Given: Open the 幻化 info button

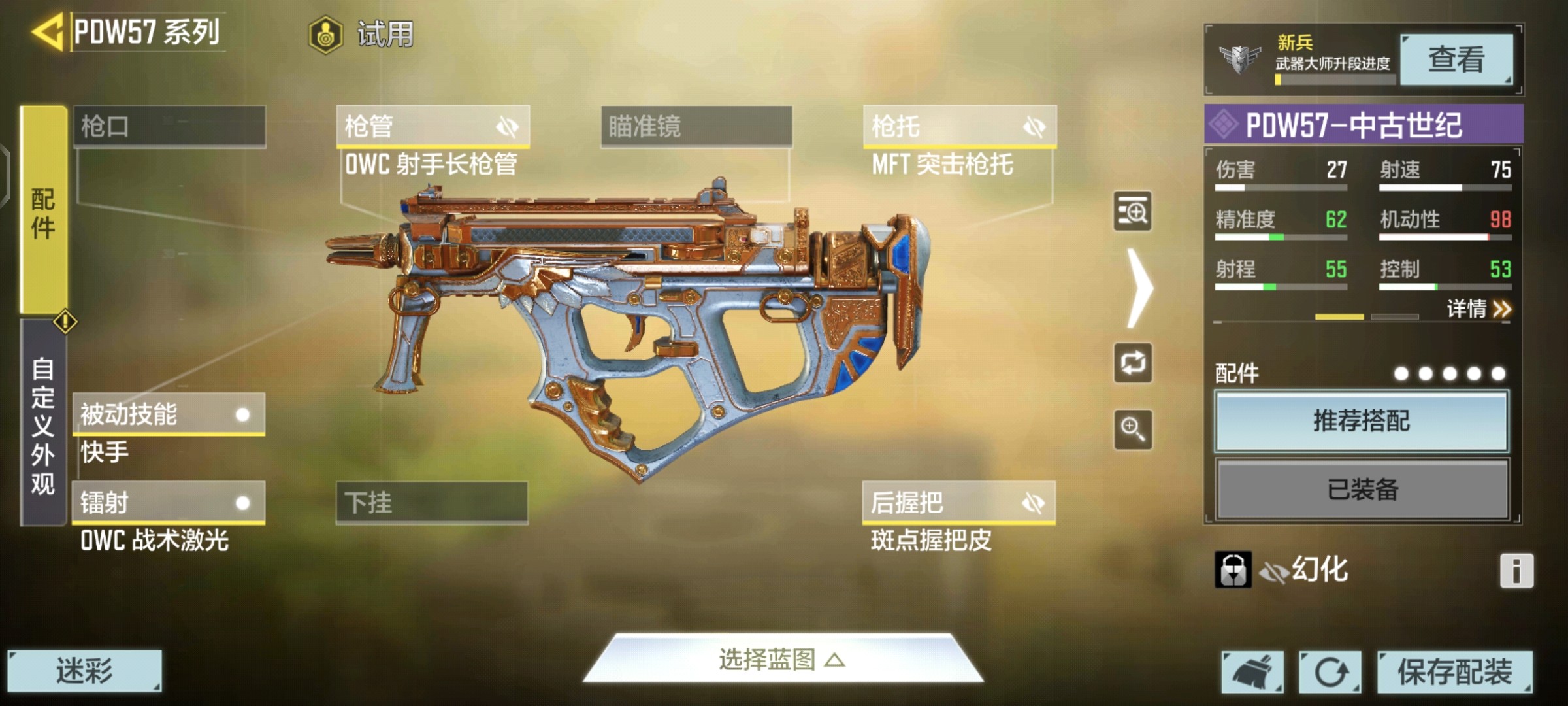Looking at the screenshot, I should [x=1516, y=571].
